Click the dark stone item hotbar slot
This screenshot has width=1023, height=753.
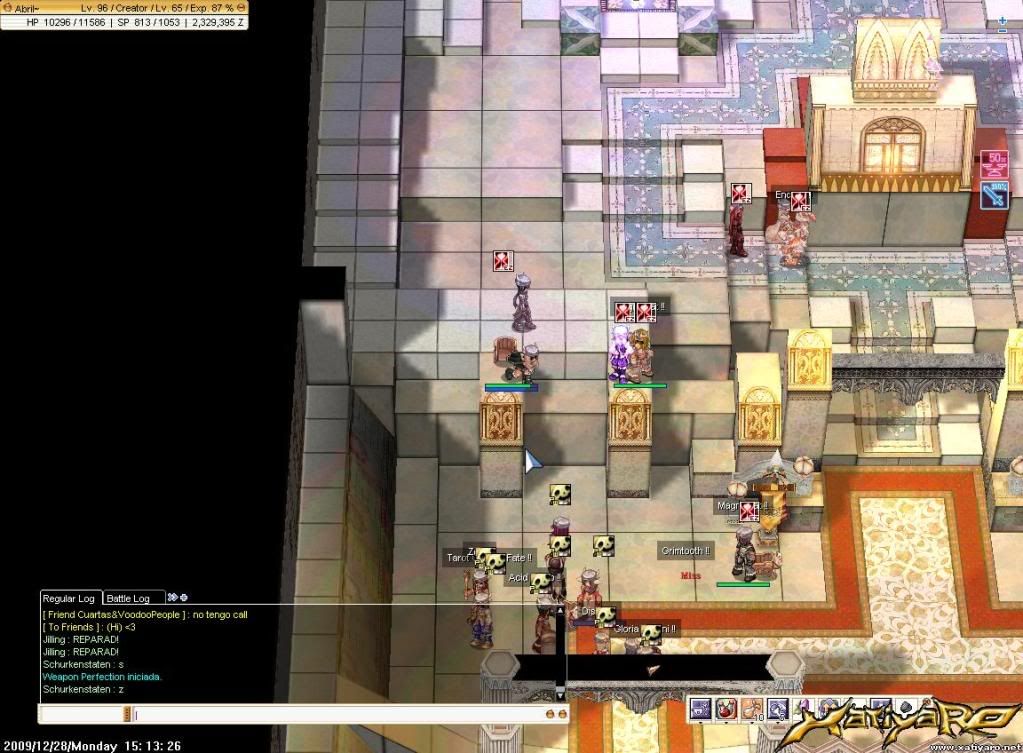[x=908, y=710]
